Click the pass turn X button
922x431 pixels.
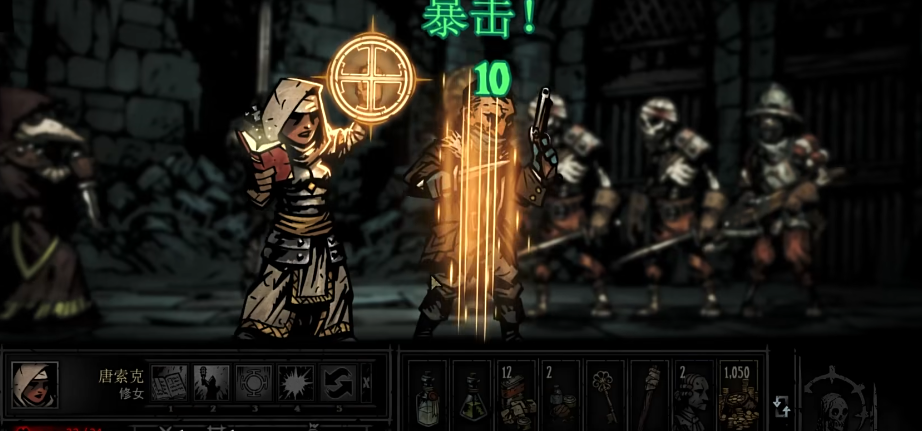366,382
